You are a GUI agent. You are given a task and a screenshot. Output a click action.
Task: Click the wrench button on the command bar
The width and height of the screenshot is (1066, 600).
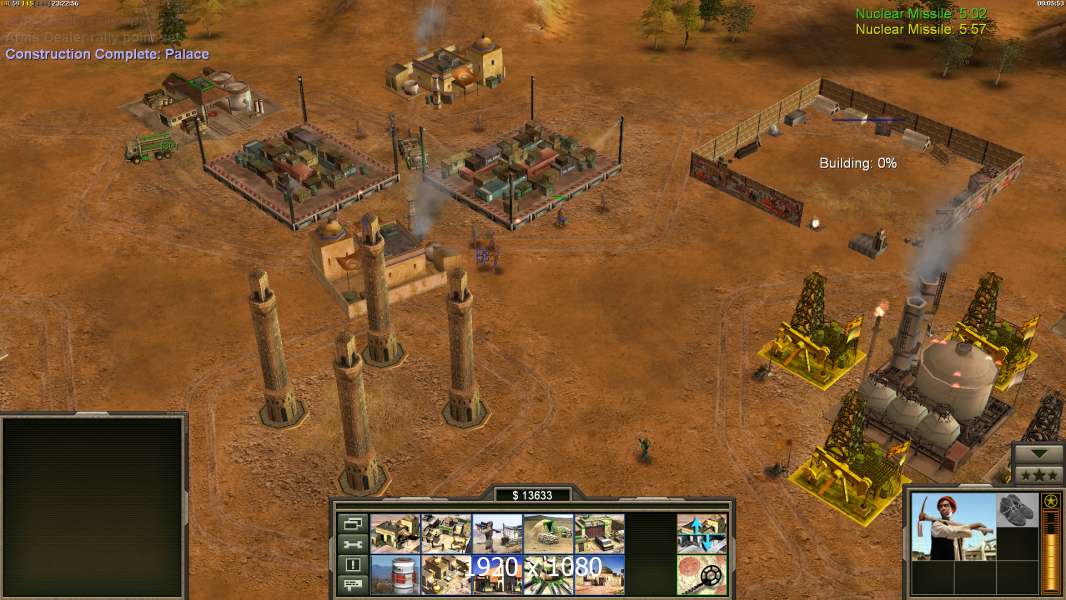tap(352, 544)
